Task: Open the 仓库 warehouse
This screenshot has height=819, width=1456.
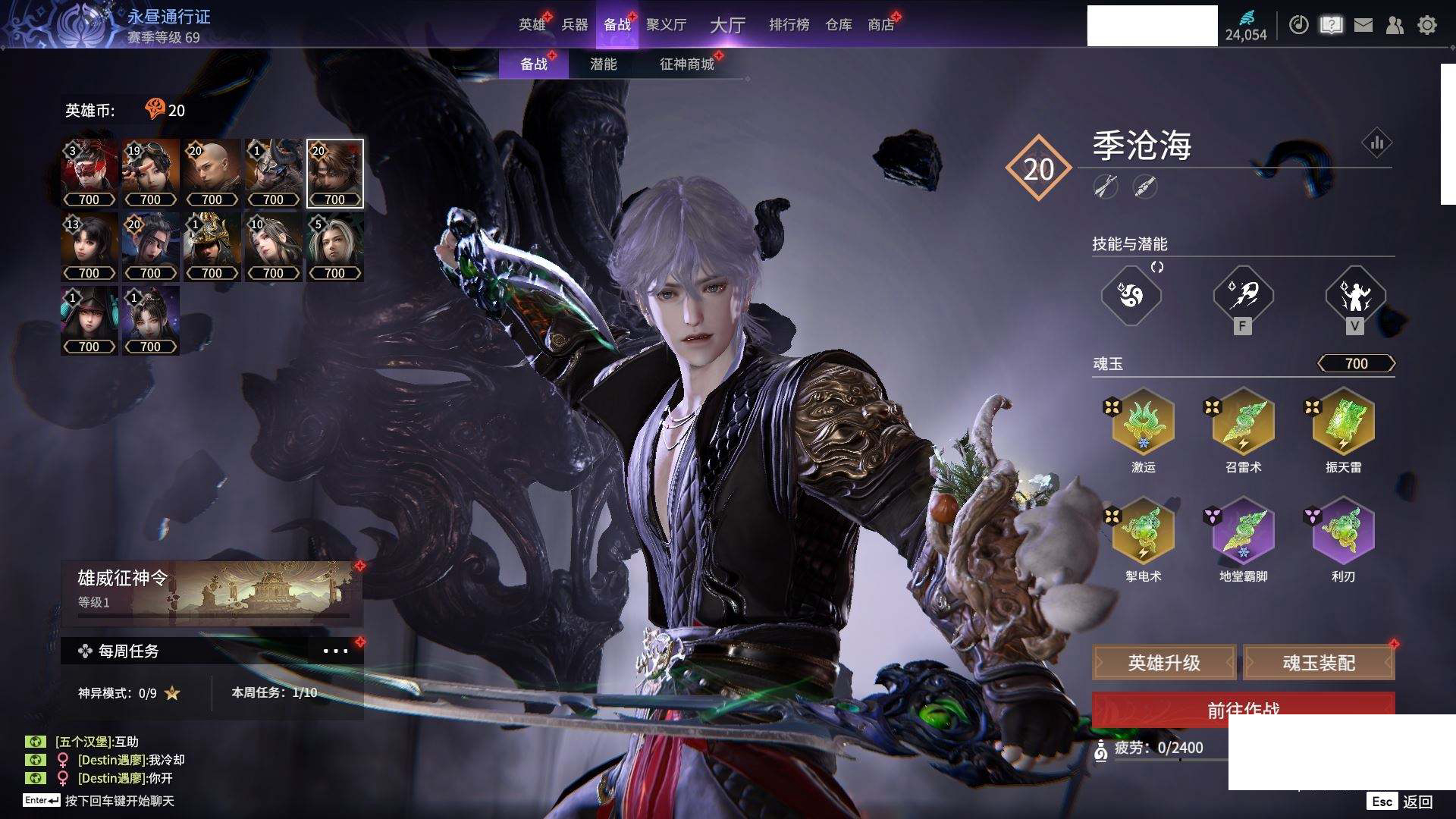Action: pyautogui.click(x=839, y=25)
